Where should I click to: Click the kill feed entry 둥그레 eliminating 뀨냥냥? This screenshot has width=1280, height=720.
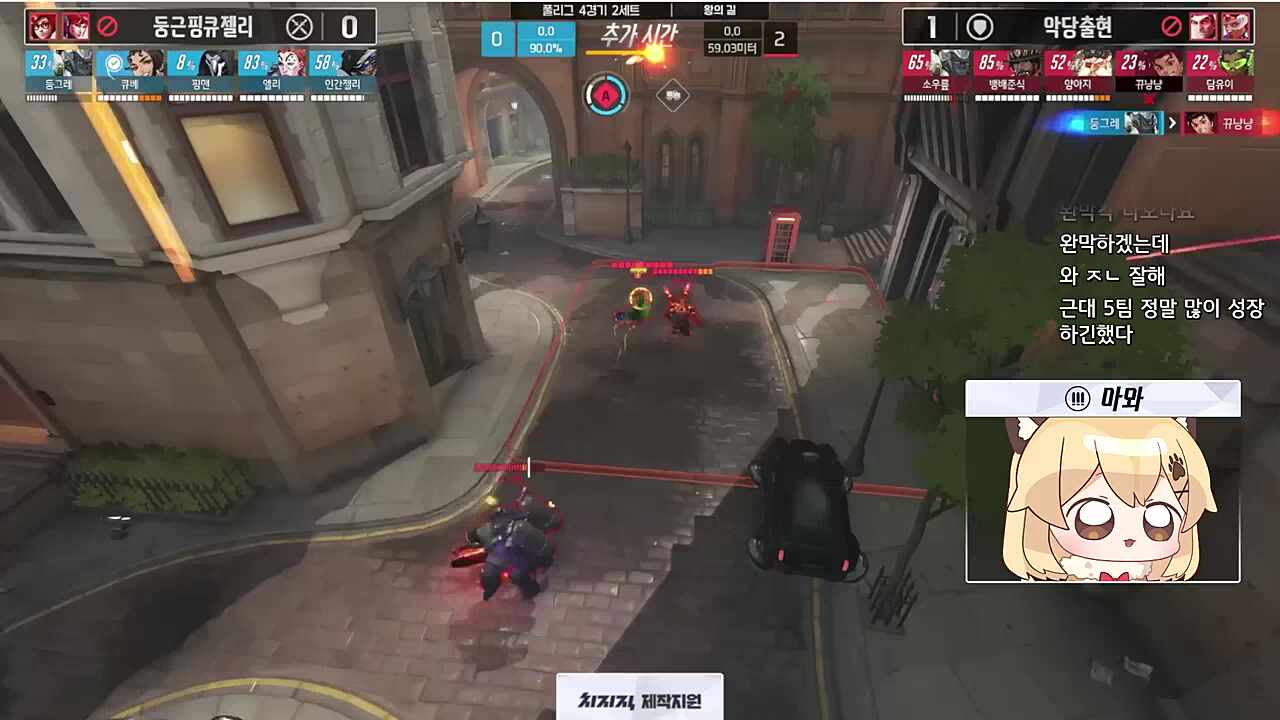click(1166, 123)
